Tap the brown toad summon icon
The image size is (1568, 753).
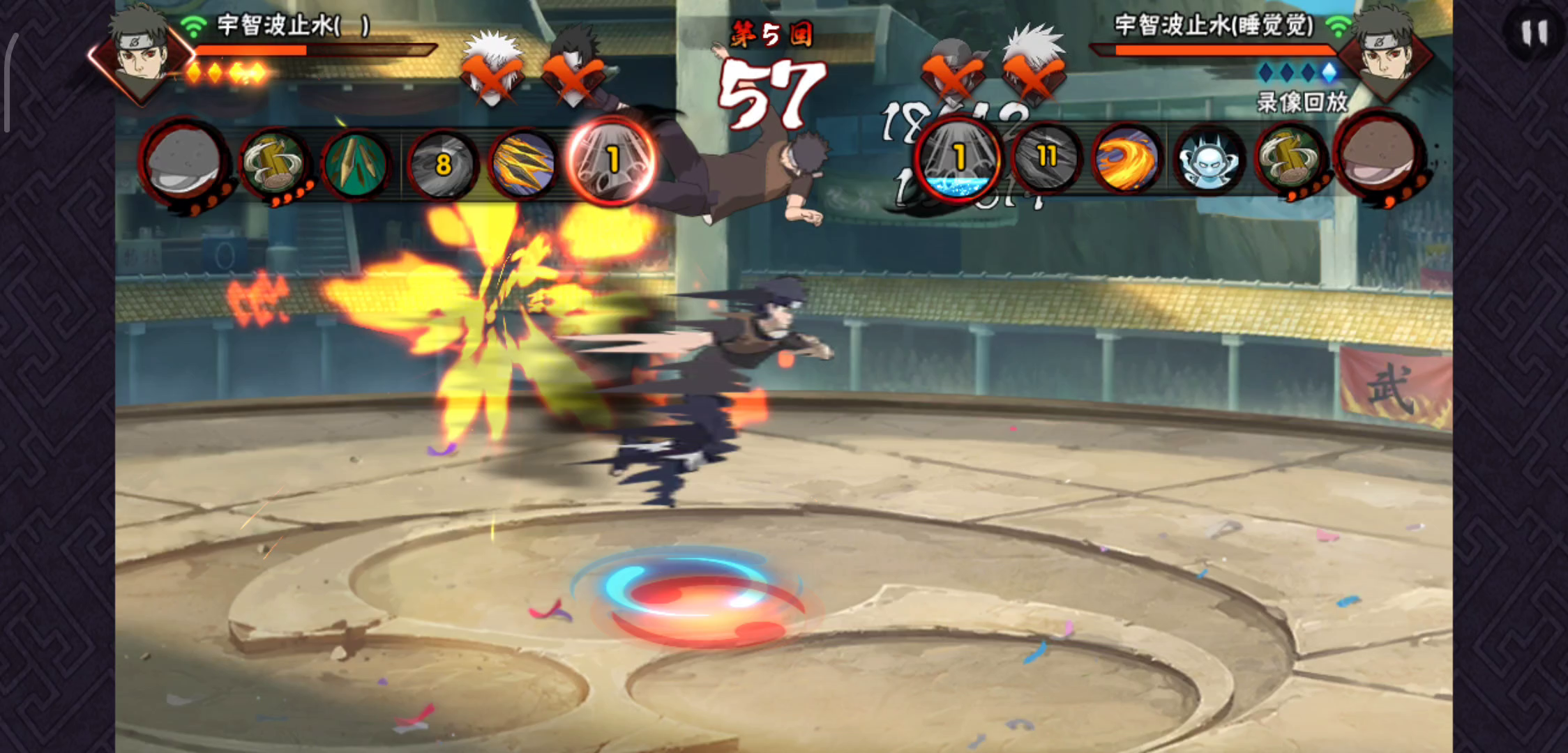click(1377, 158)
